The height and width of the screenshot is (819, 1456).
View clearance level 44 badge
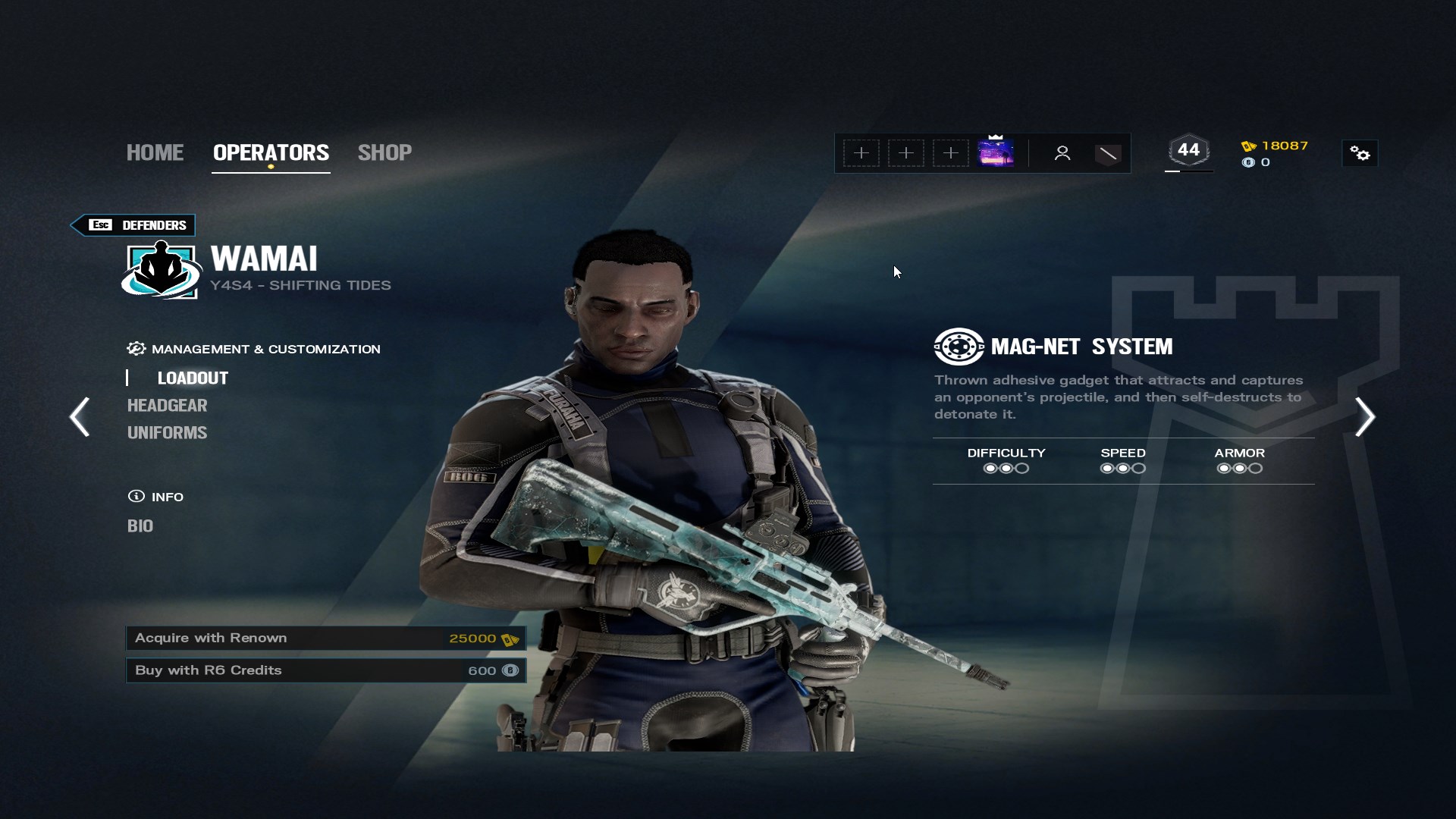1188,150
